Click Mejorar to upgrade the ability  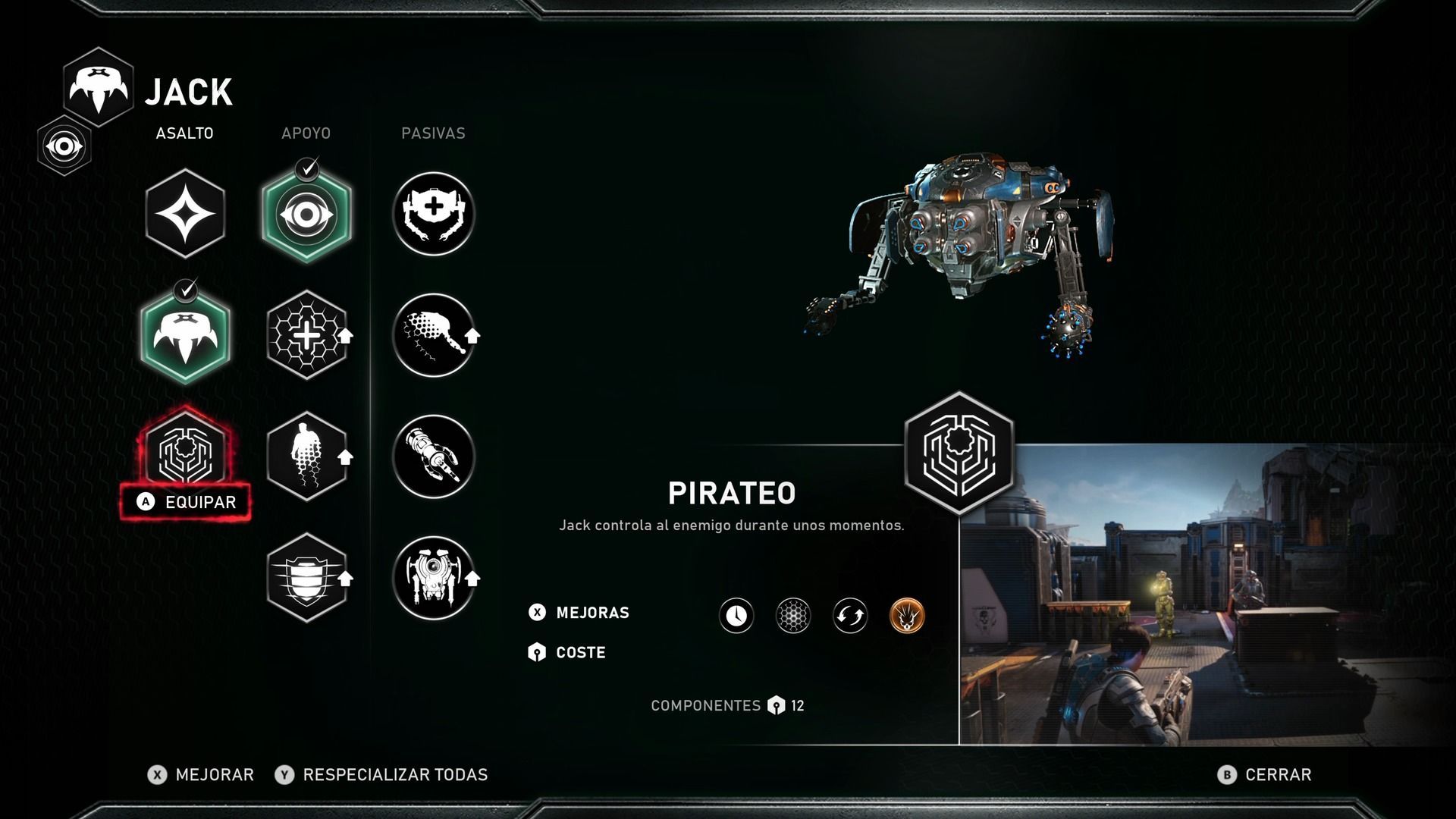tap(201, 774)
